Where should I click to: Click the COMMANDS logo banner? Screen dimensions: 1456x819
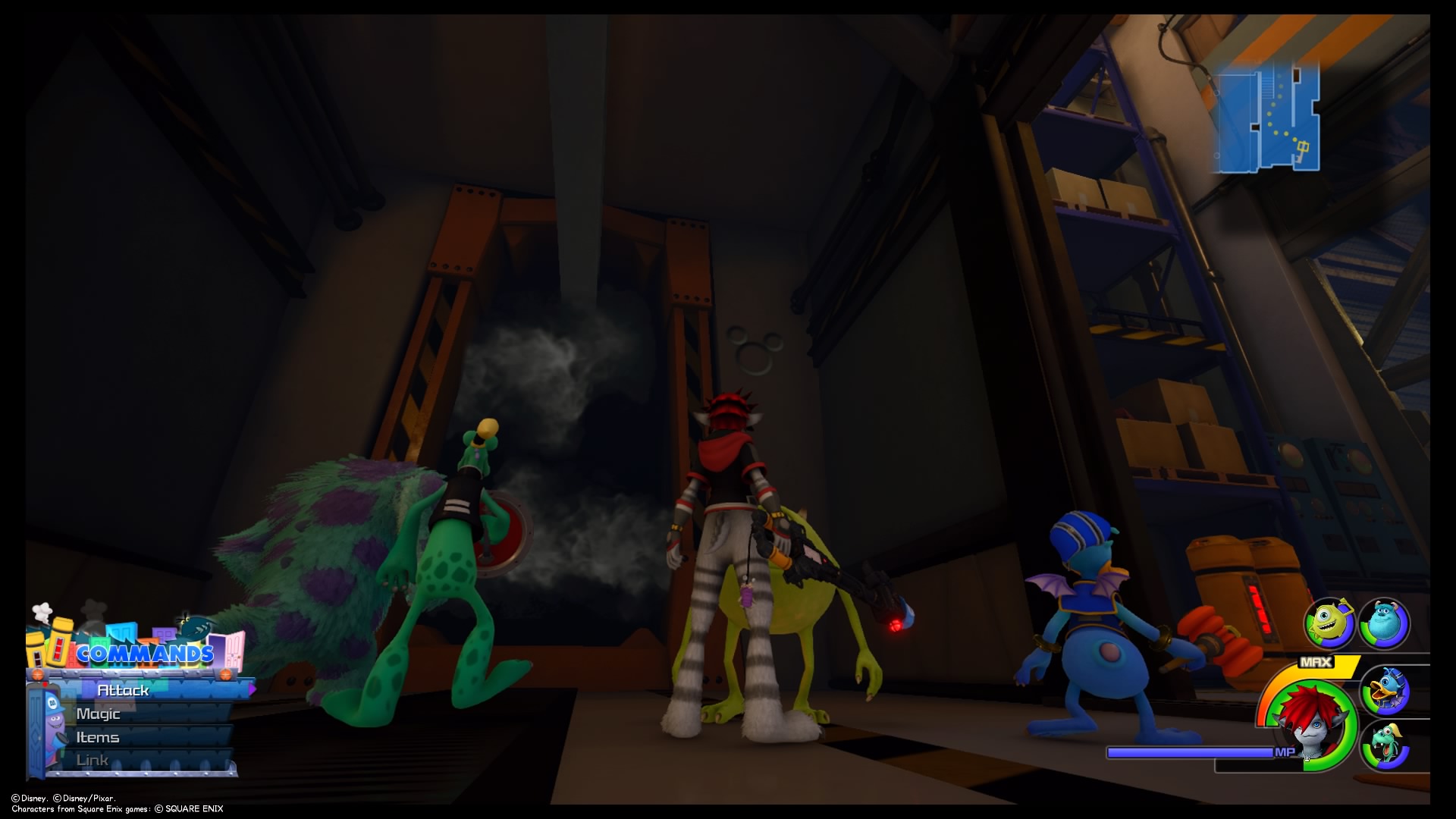pos(146,654)
